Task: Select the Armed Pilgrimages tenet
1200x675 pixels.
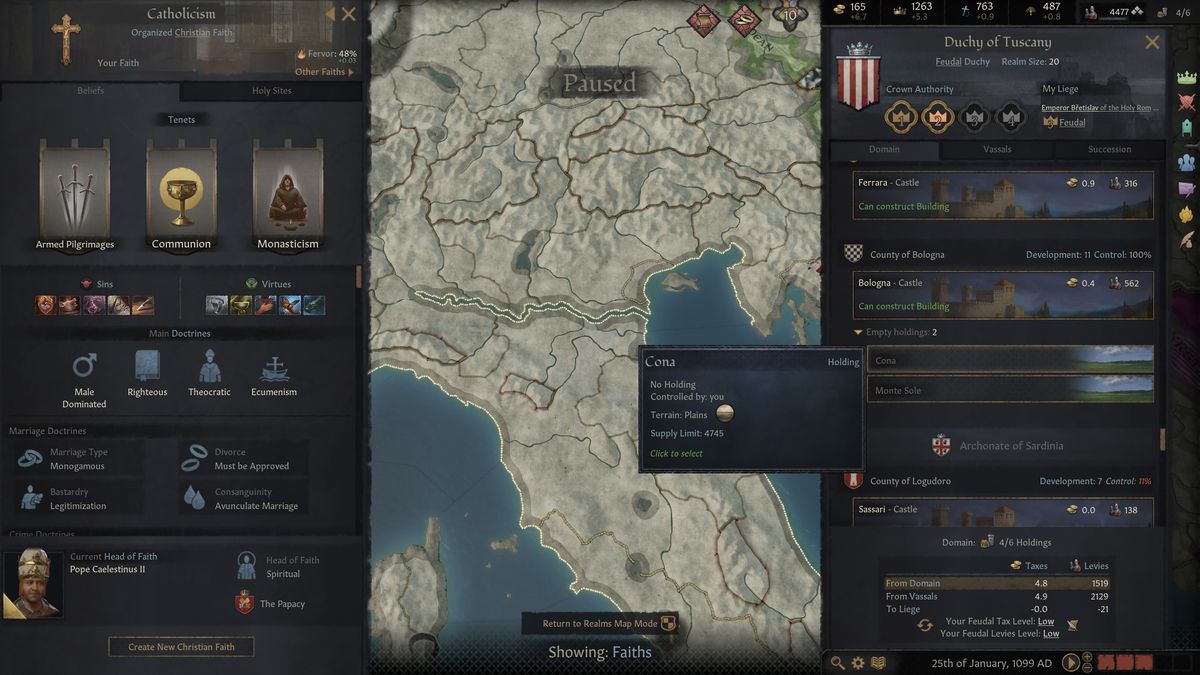Action: coord(75,195)
